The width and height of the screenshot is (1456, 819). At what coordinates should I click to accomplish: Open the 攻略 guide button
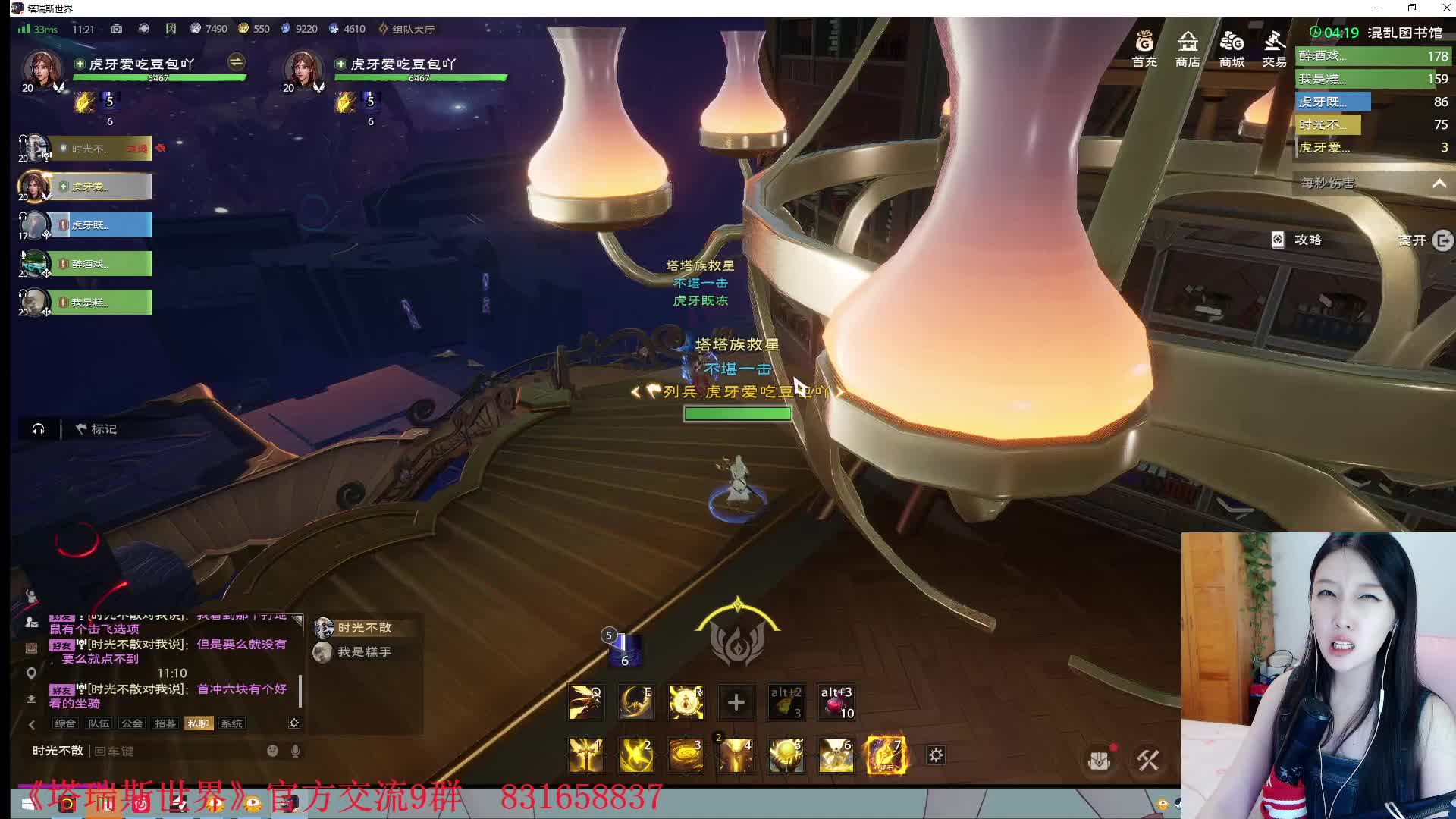click(1298, 240)
